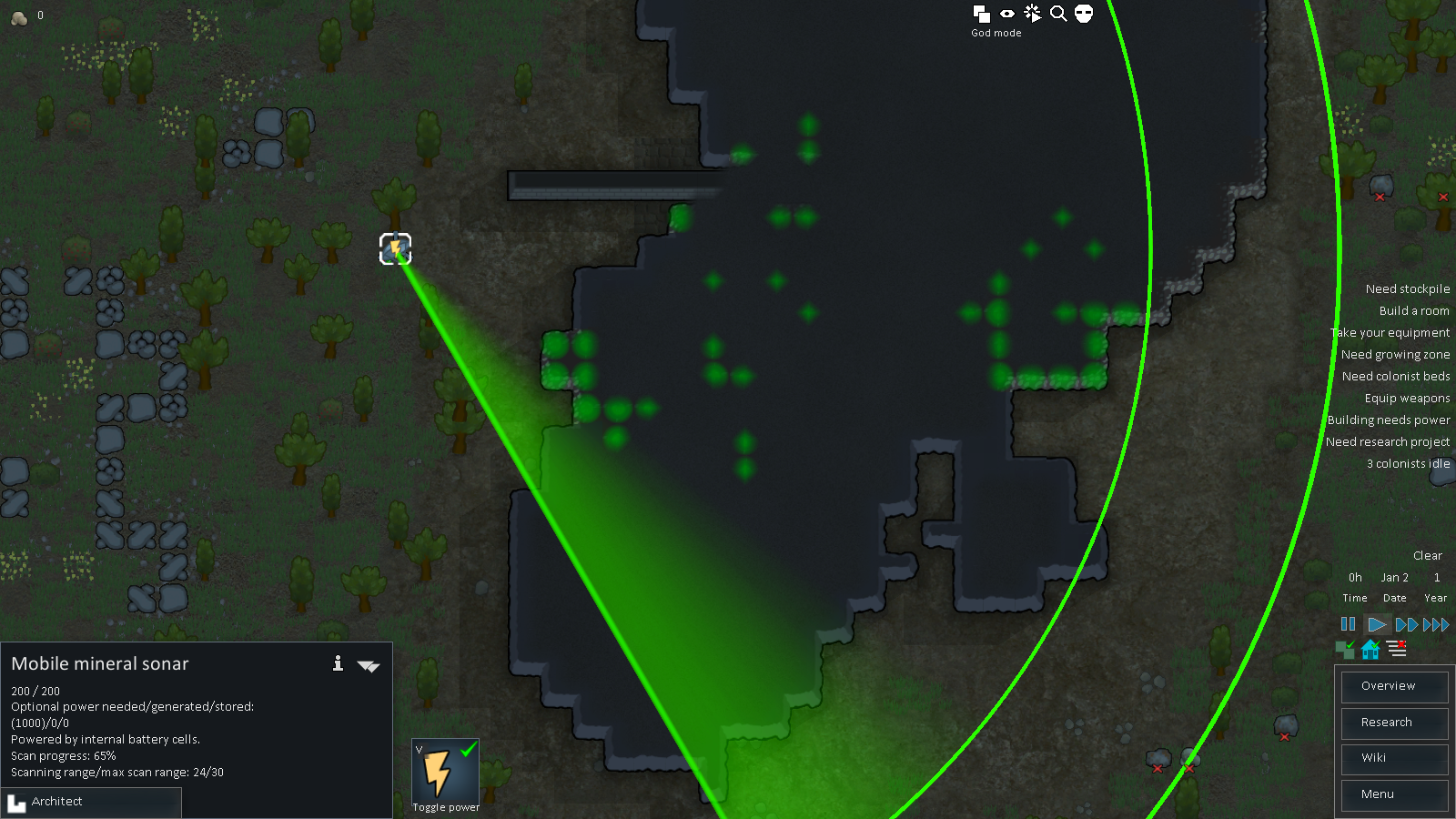
Task: Set game to normal play speed
Action: [x=1377, y=624]
